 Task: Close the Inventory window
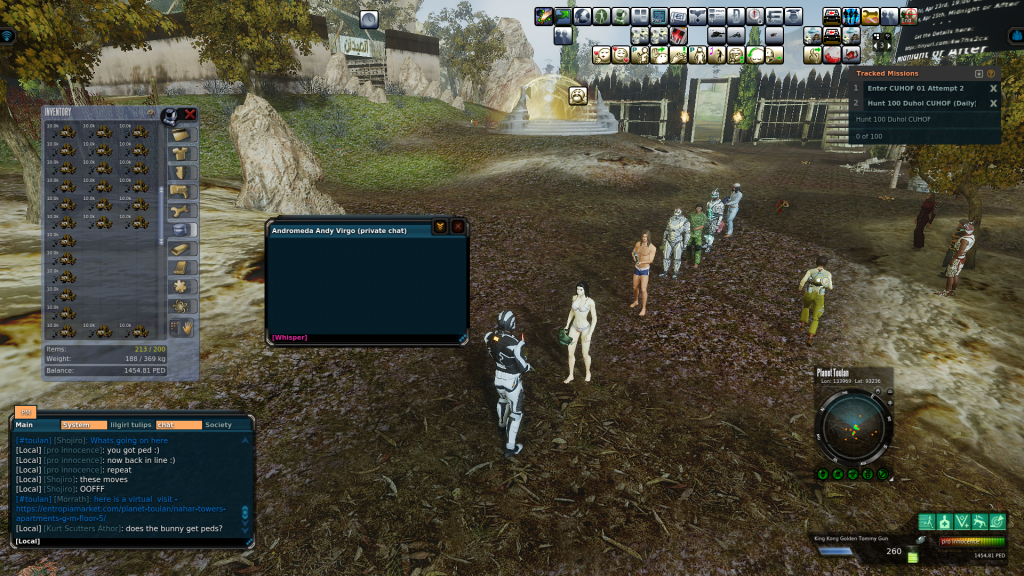(189, 114)
